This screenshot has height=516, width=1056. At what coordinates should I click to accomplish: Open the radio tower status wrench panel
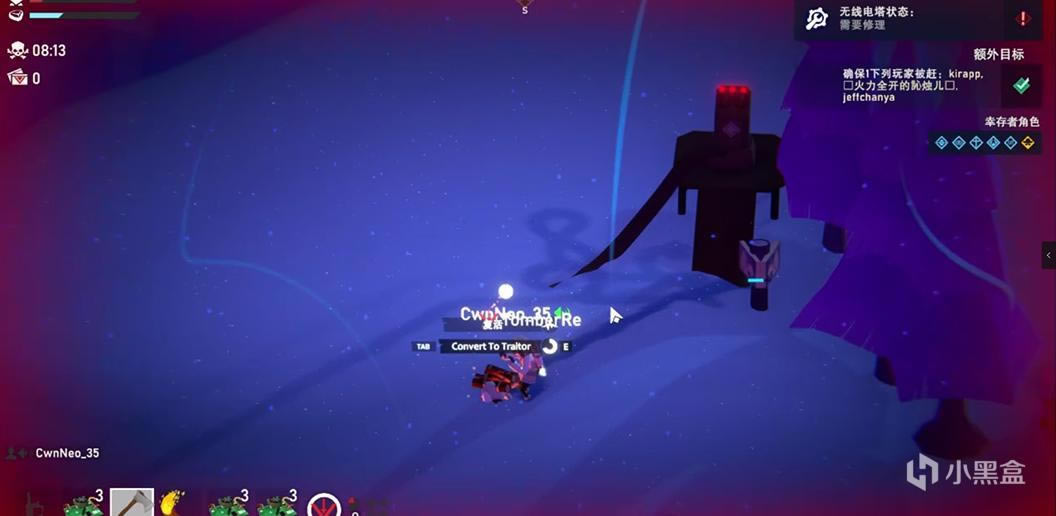tap(817, 18)
